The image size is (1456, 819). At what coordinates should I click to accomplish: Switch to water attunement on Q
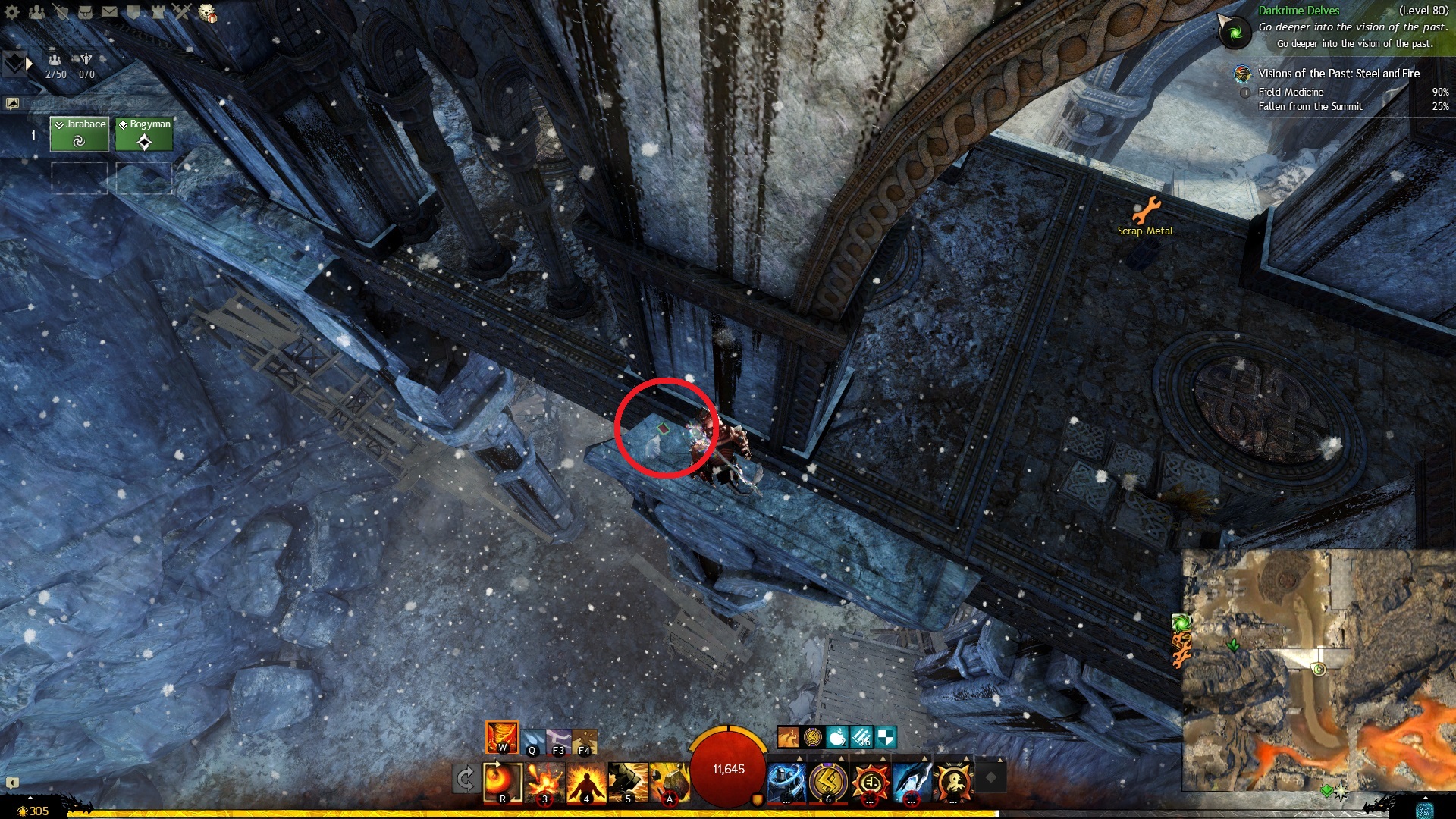(533, 739)
